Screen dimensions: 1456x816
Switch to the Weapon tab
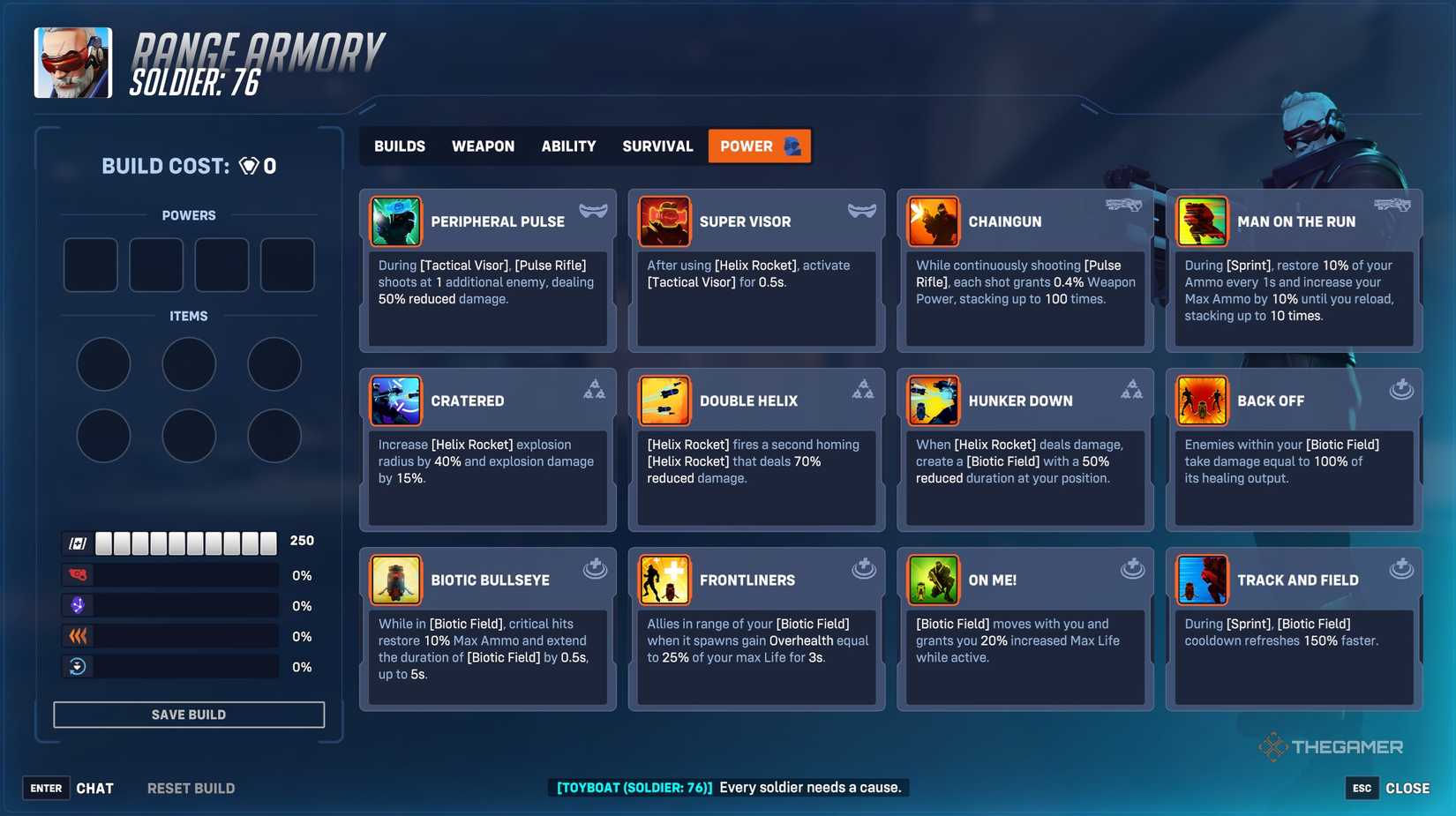(483, 146)
